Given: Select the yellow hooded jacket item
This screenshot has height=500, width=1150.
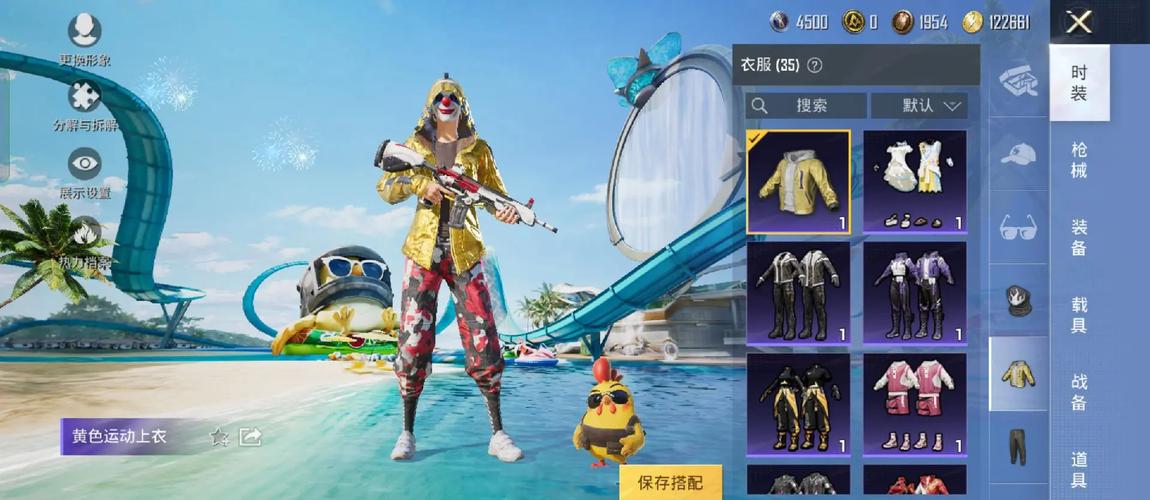Looking at the screenshot, I should pyautogui.click(x=798, y=182).
